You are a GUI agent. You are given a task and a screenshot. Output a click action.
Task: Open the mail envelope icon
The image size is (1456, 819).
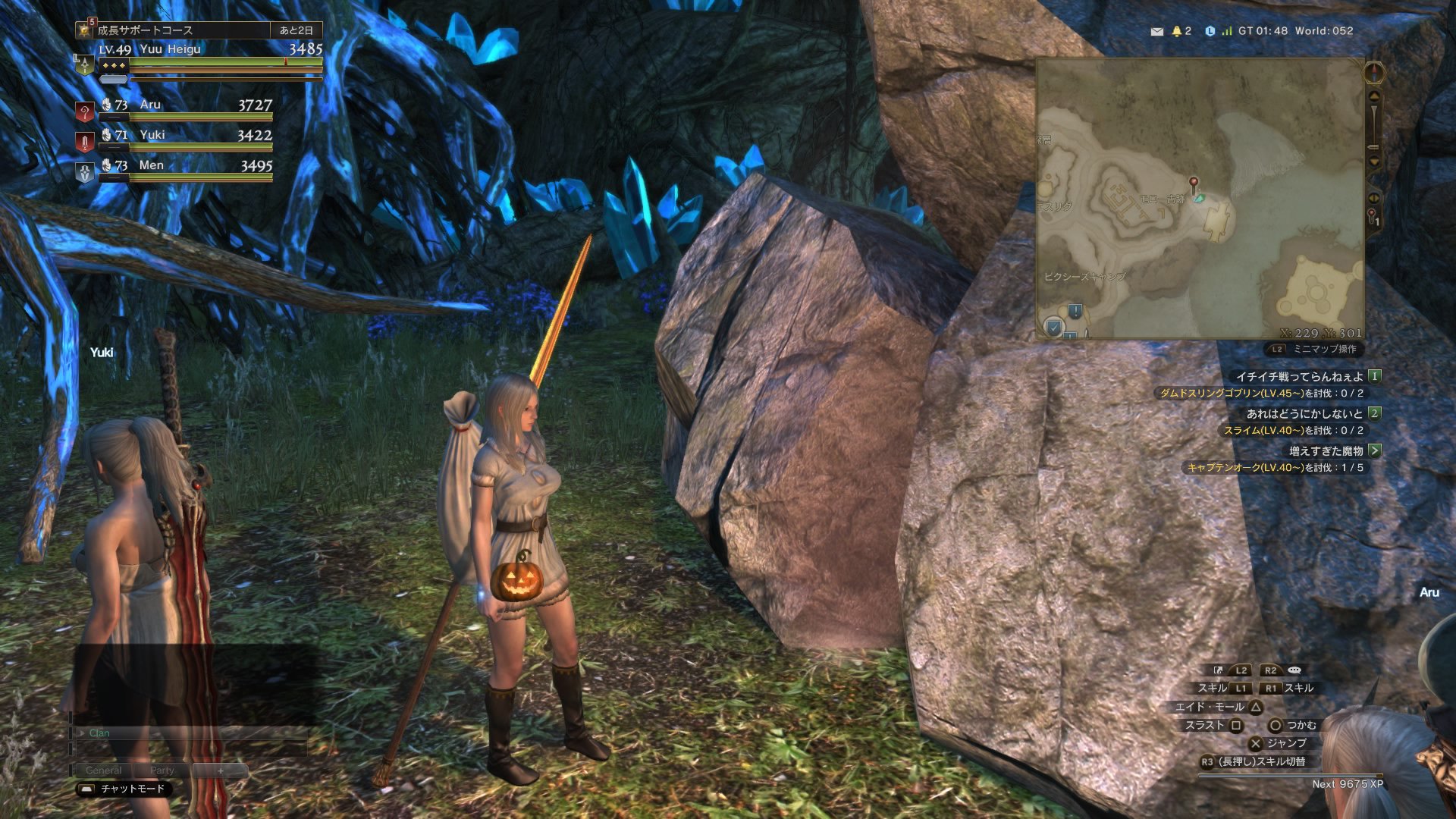click(x=1156, y=31)
